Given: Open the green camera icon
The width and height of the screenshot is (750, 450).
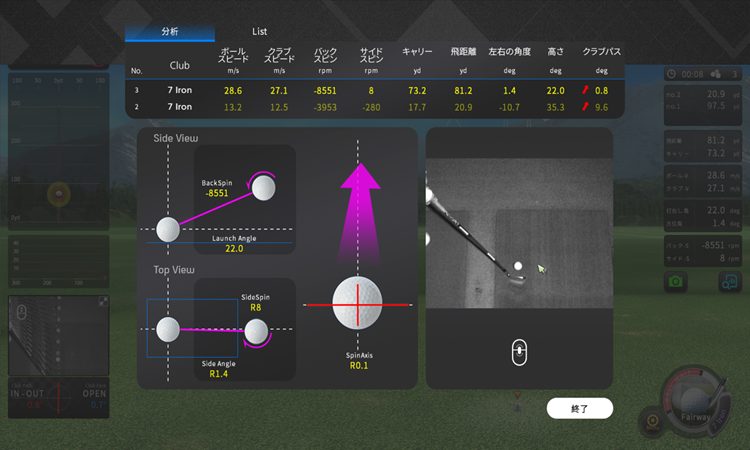Looking at the screenshot, I should 676,282.
